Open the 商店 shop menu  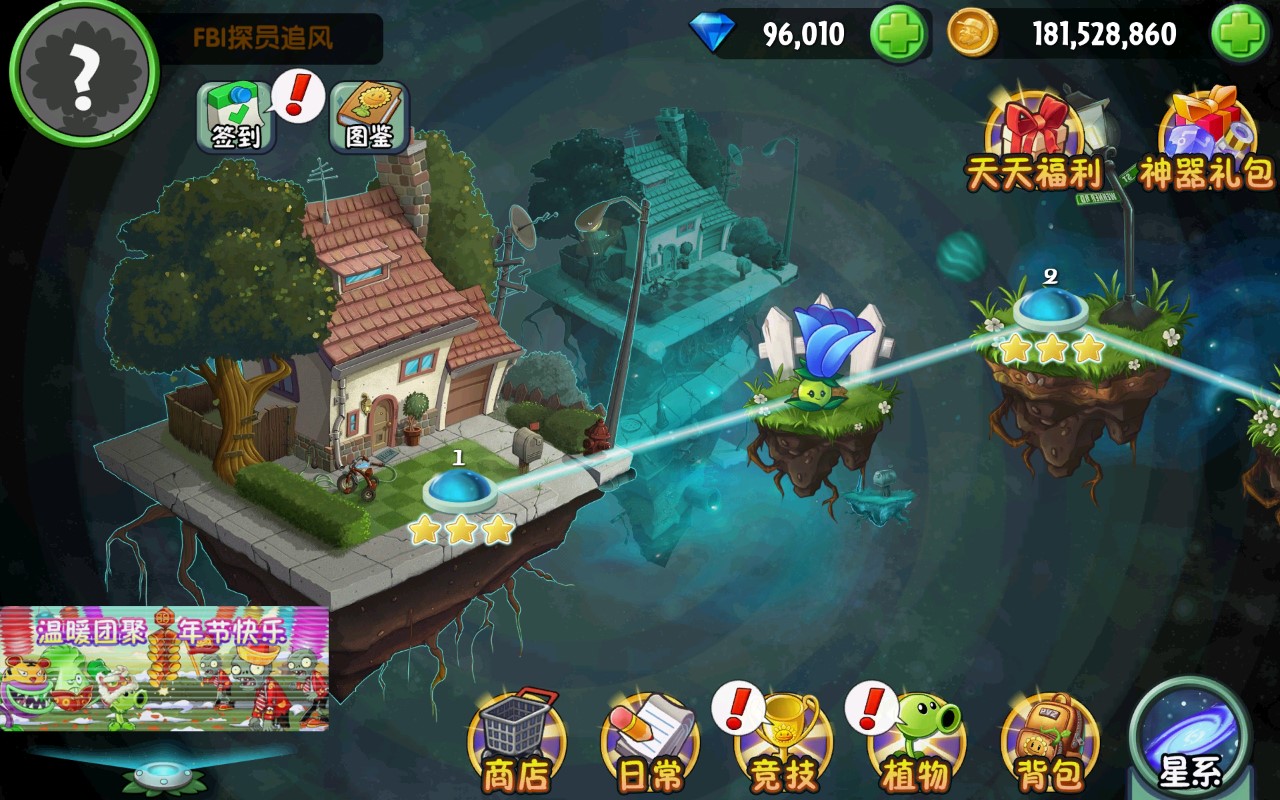517,745
